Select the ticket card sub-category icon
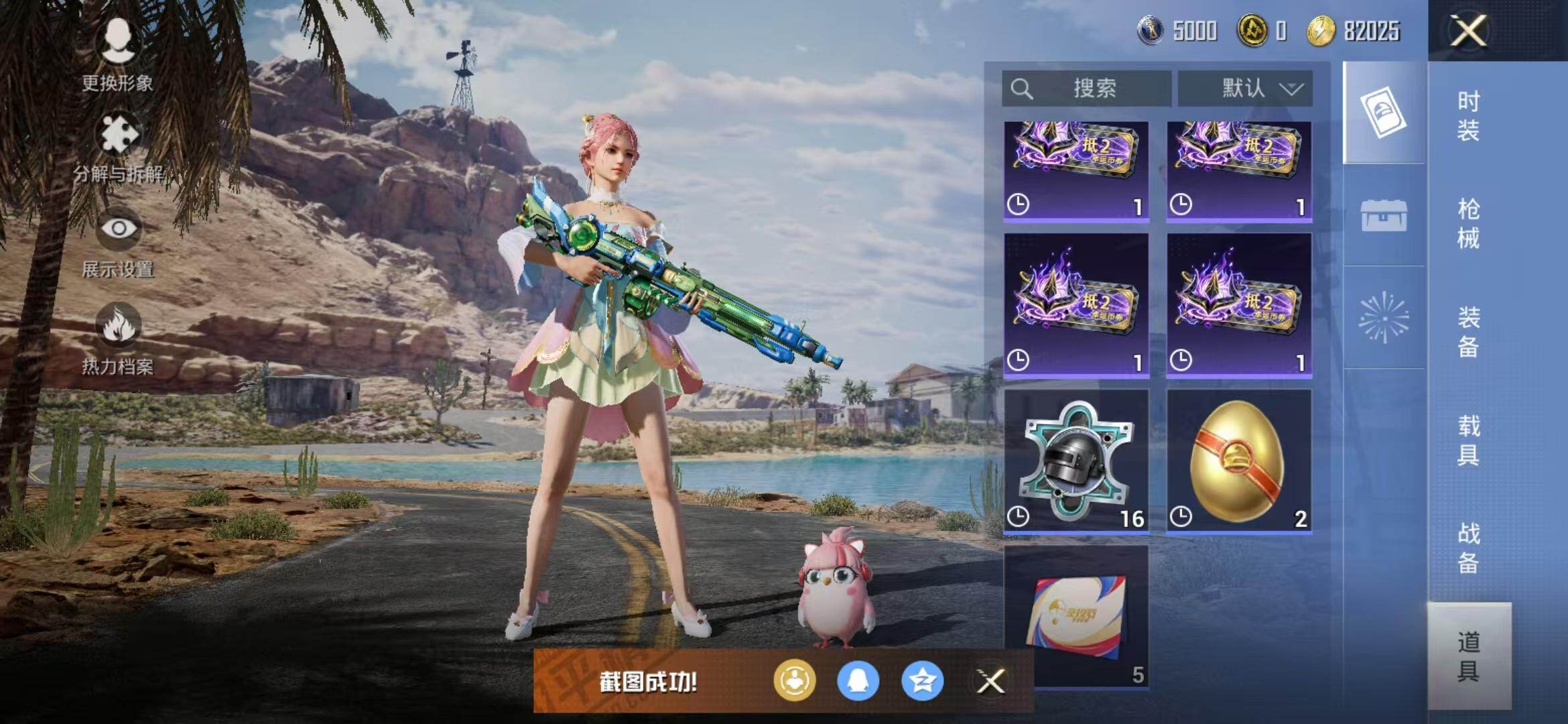 pyautogui.click(x=1384, y=113)
